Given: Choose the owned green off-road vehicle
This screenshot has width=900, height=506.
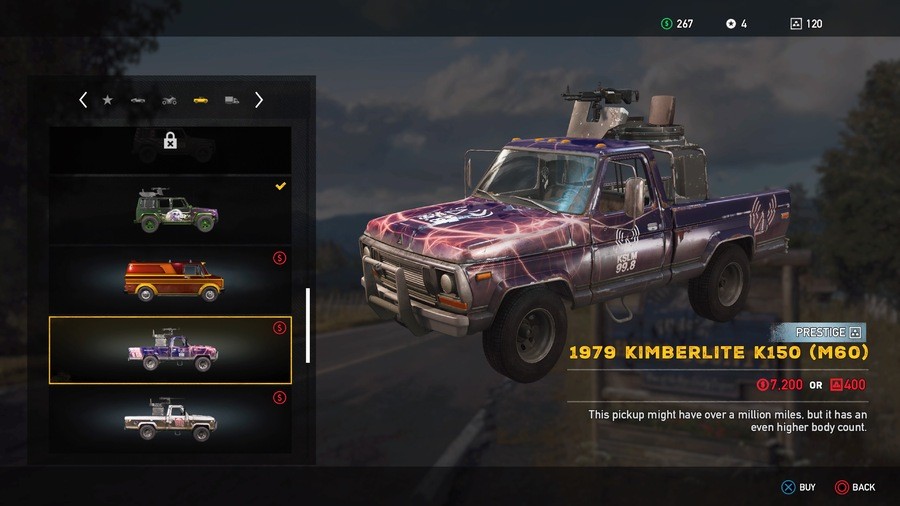Looking at the screenshot, I should pos(170,209).
